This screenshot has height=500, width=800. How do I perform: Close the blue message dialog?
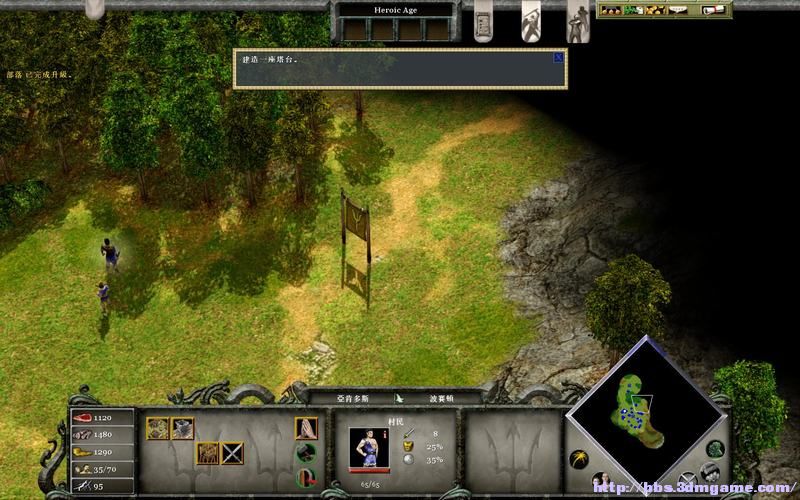point(558,58)
